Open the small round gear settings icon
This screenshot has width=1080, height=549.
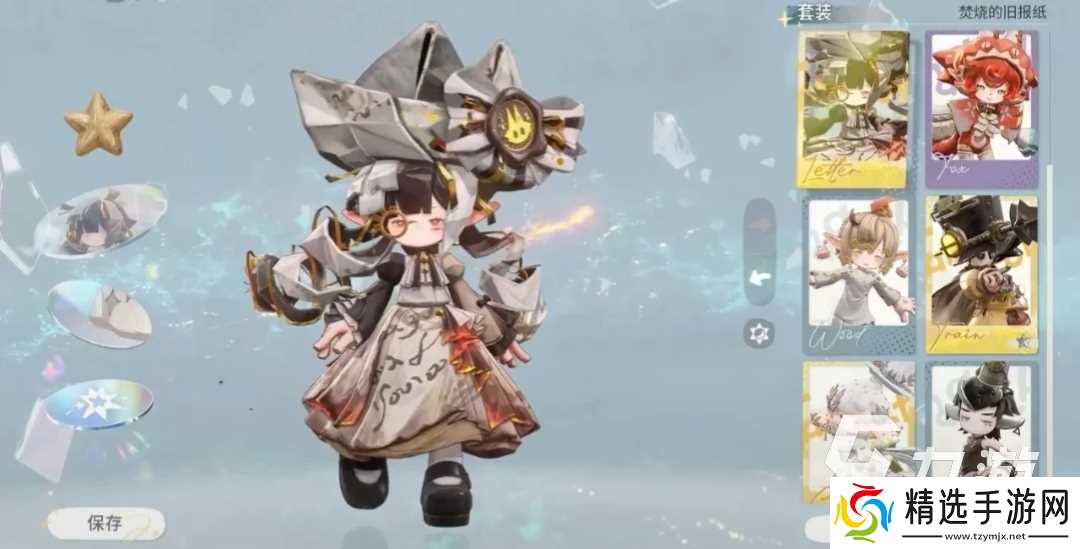pyautogui.click(x=759, y=333)
